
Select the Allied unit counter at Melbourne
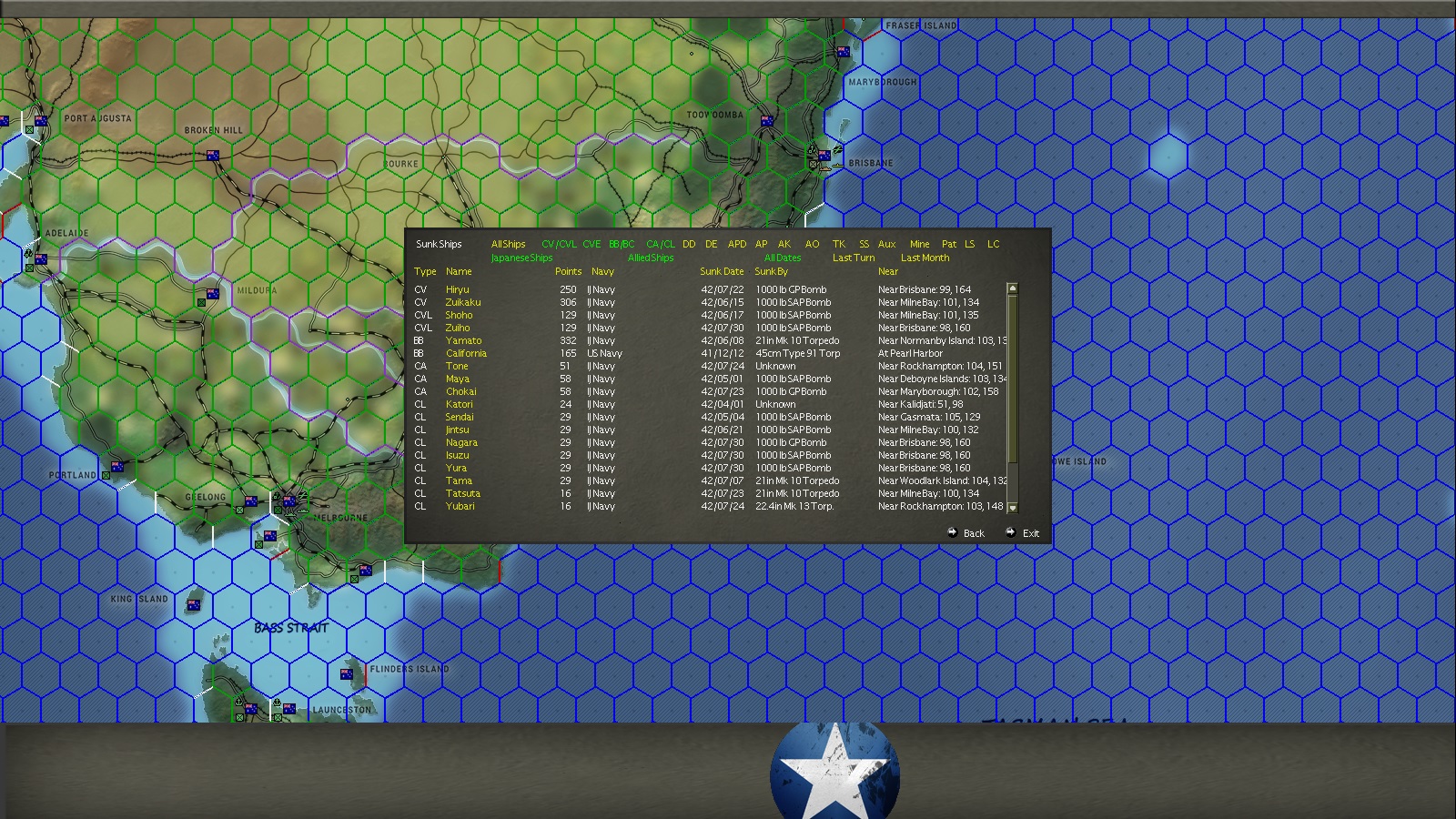[x=288, y=502]
